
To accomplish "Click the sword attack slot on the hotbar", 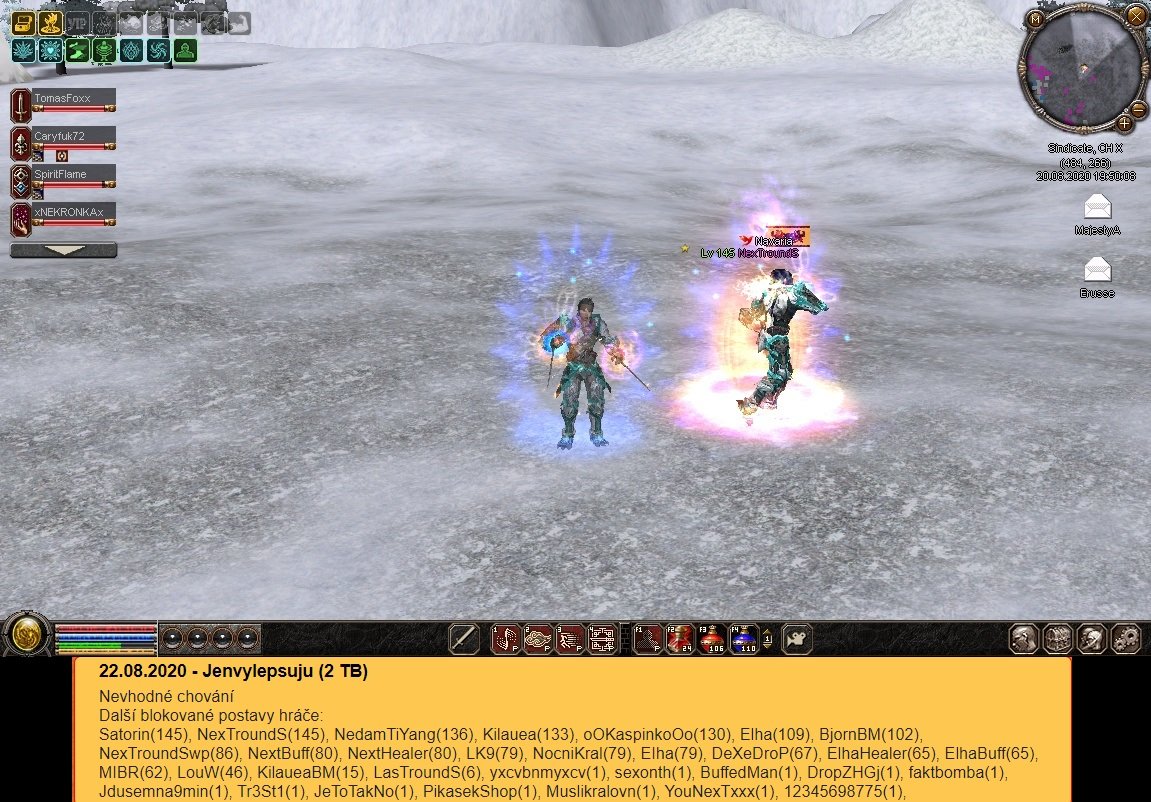I will click(x=464, y=638).
